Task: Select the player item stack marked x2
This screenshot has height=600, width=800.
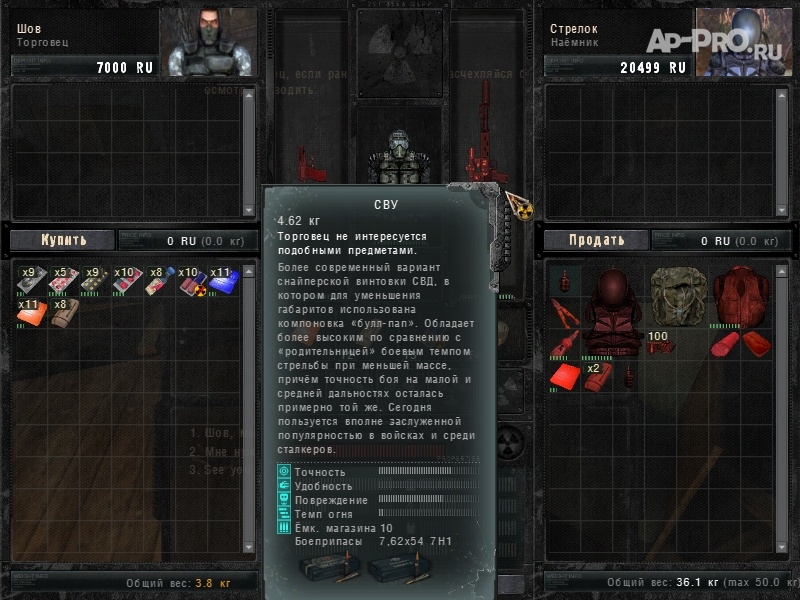Action: tap(598, 375)
